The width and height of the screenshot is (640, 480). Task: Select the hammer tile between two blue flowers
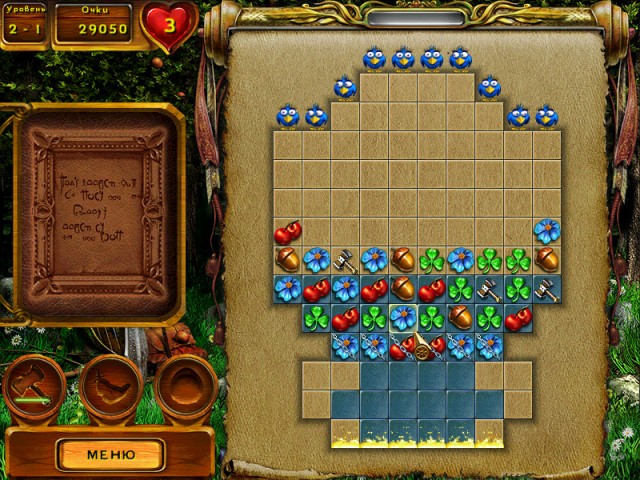345,261
